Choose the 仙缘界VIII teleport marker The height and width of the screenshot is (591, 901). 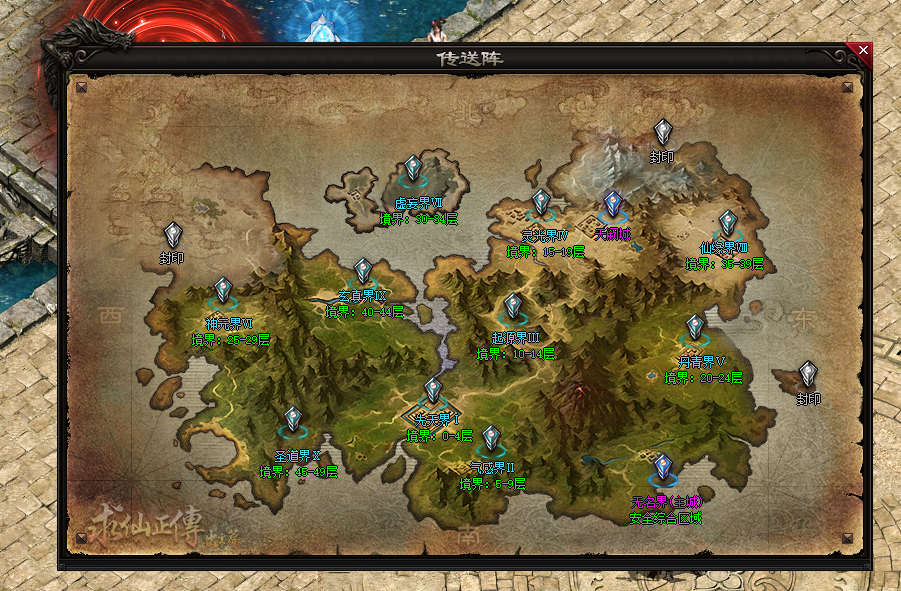[728, 223]
